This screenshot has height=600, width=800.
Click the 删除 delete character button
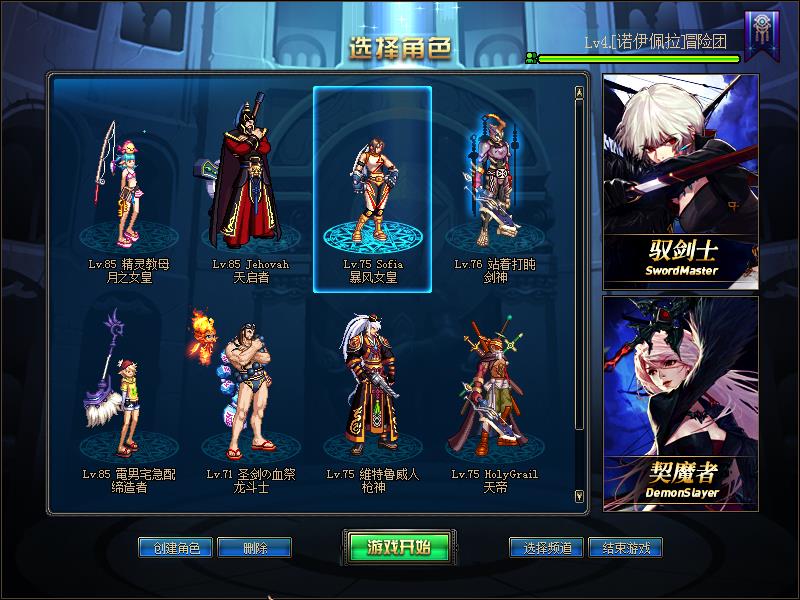point(254,548)
